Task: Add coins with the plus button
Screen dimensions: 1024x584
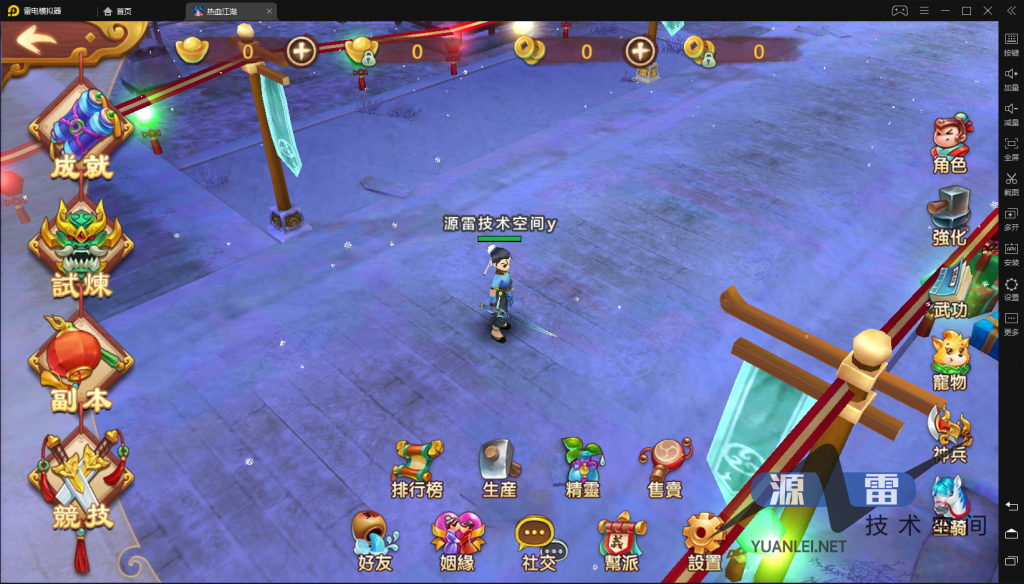Action: (x=640, y=50)
